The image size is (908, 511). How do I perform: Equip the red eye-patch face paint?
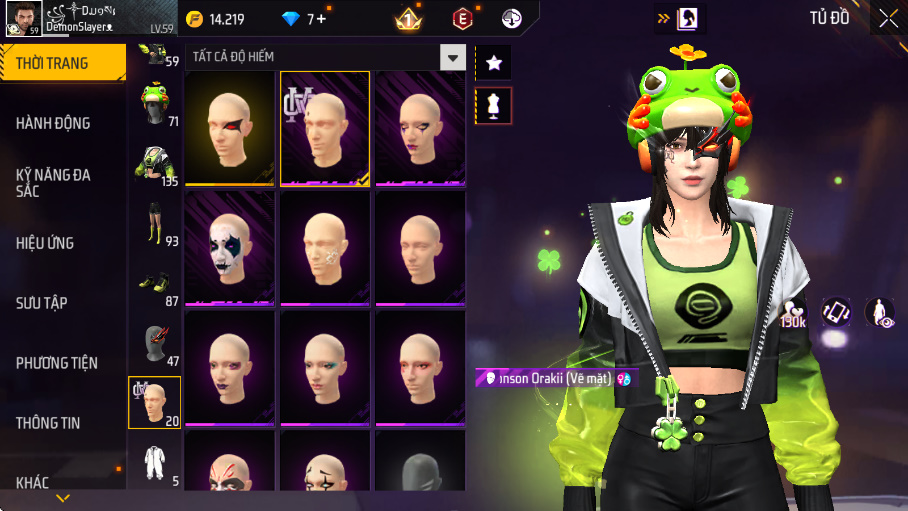coord(229,128)
